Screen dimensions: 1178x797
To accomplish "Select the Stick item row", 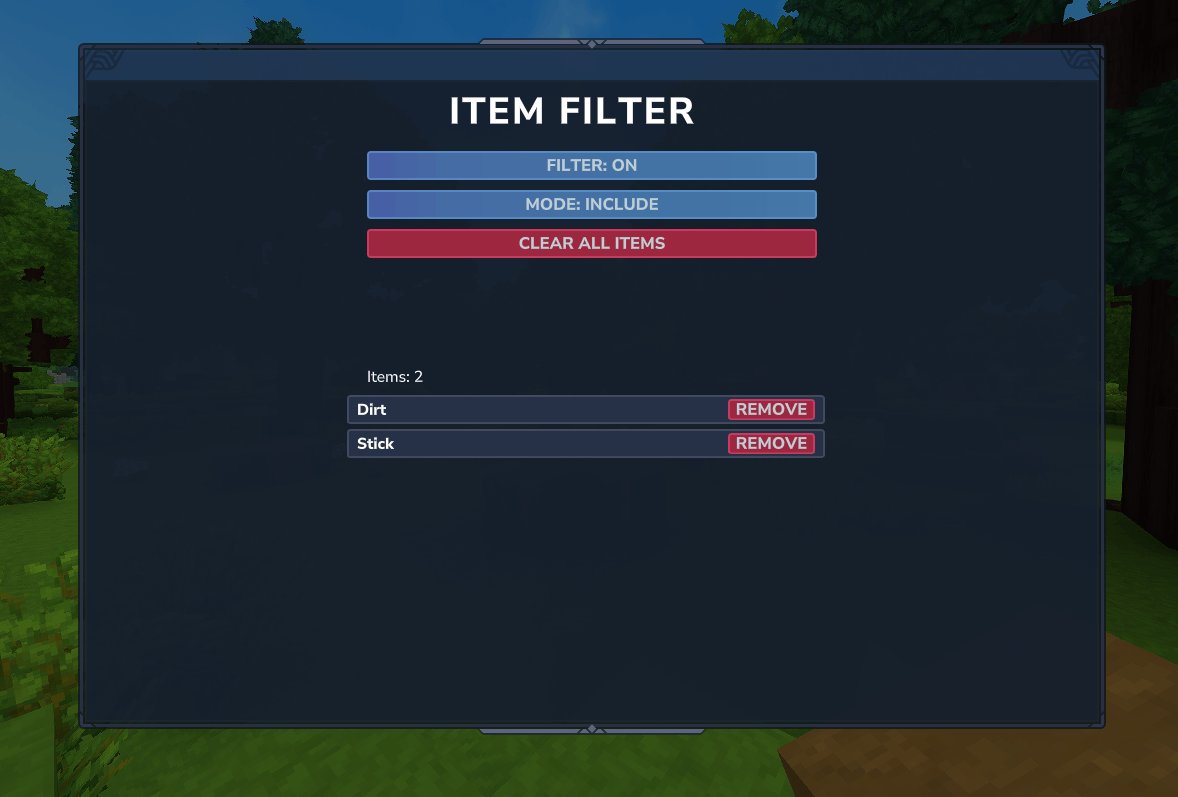I will pos(530,443).
